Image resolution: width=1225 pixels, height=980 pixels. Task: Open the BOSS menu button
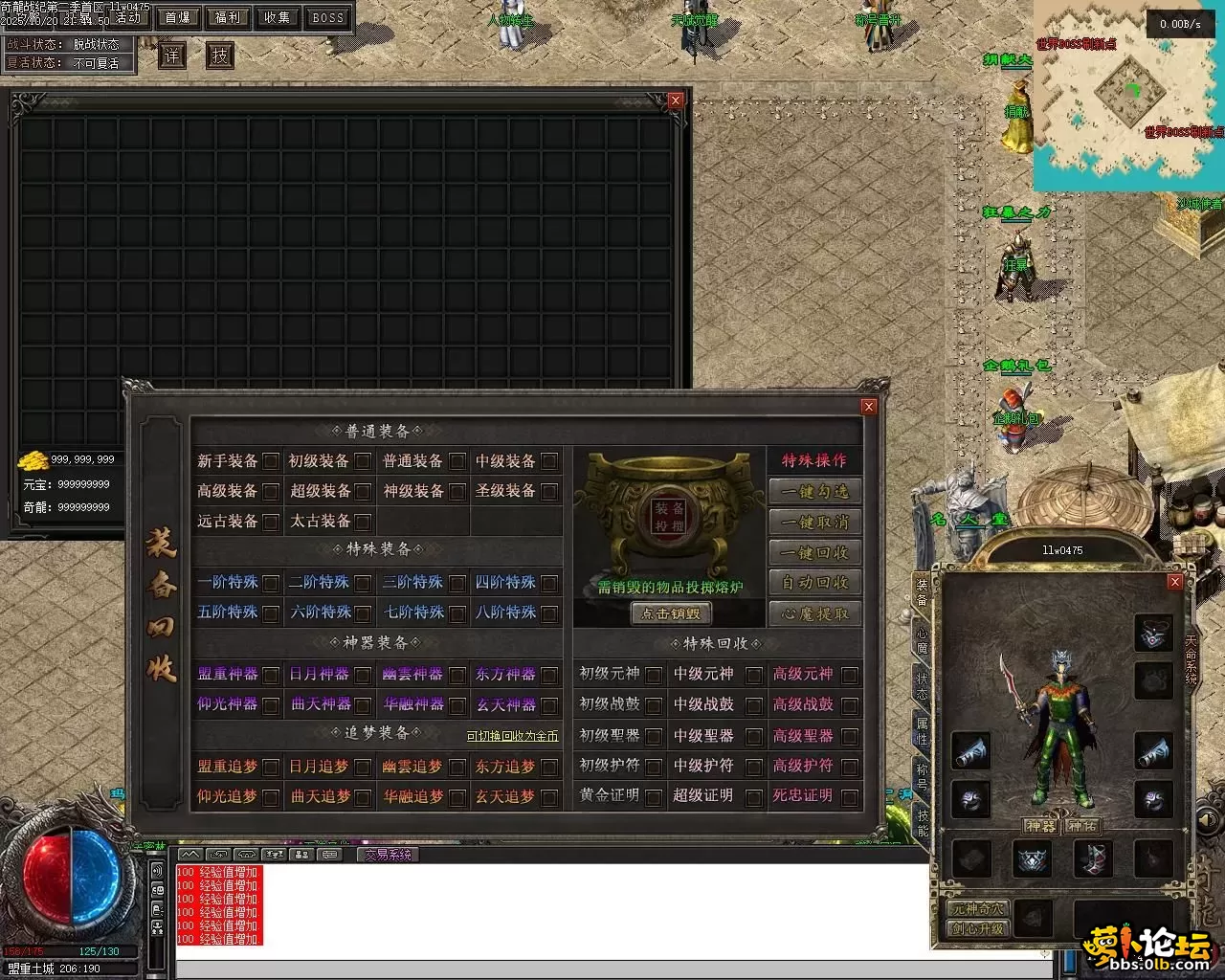tap(328, 17)
